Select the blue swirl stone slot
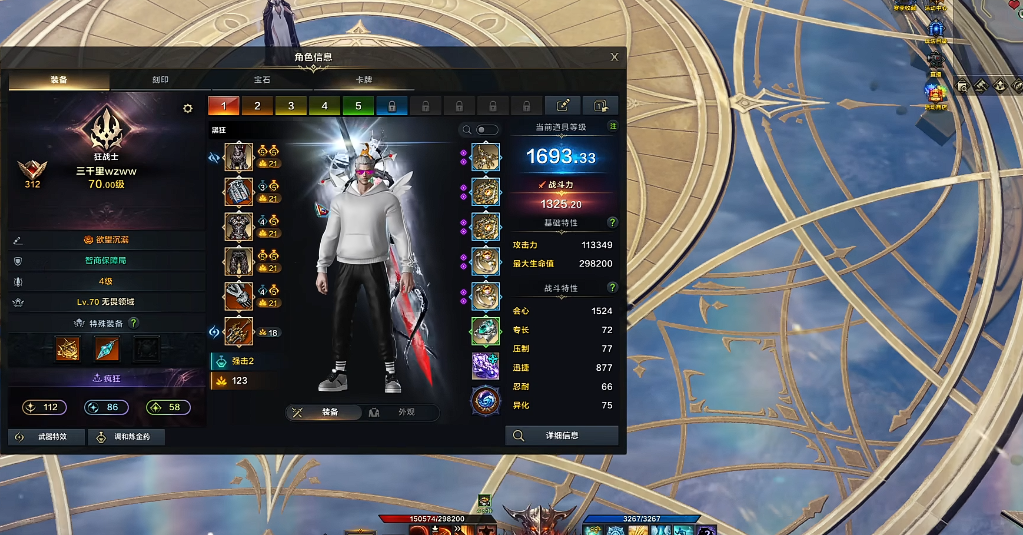 485,400
